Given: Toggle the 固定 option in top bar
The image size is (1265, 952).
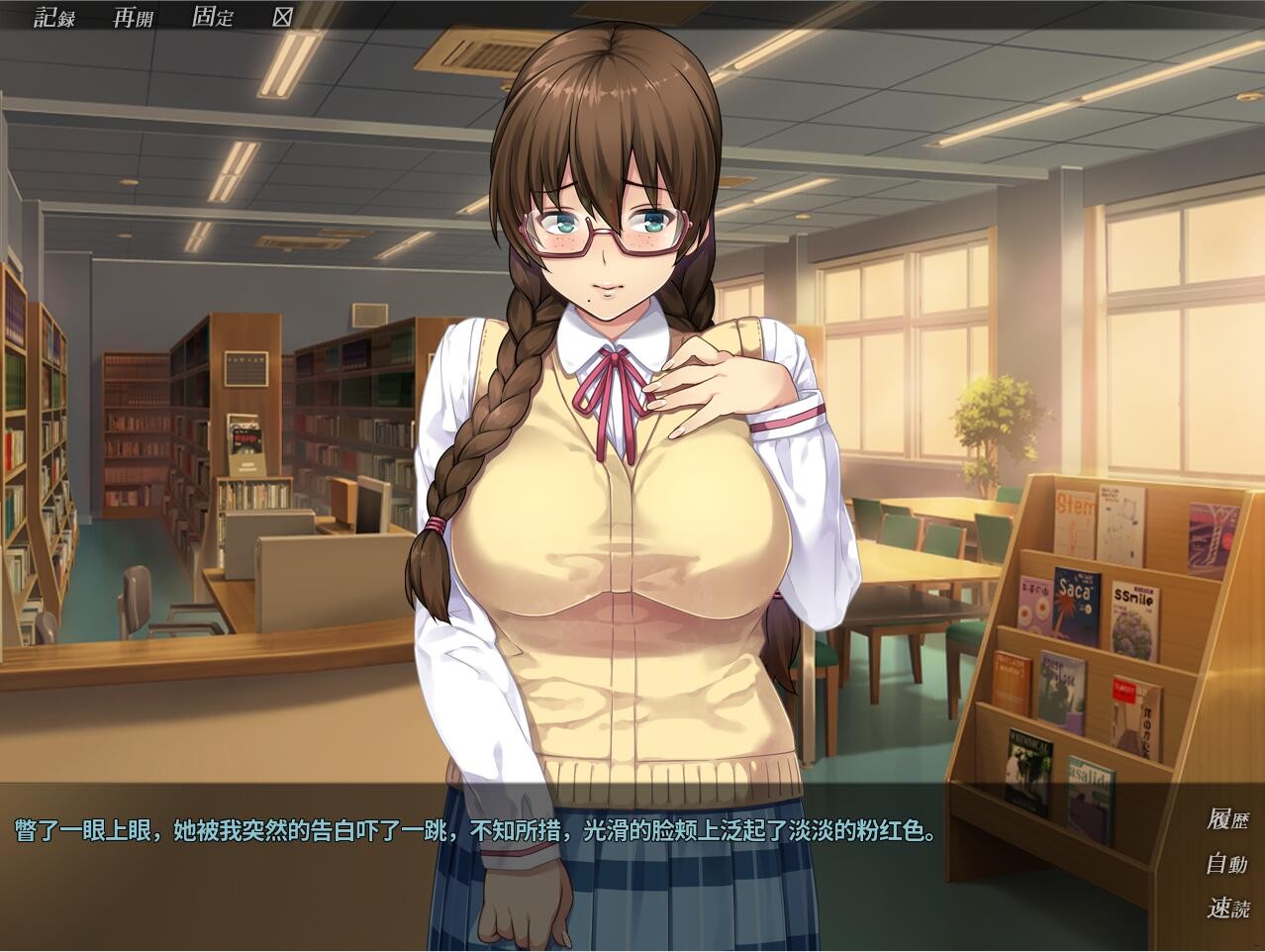Looking at the screenshot, I should (212, 17).
